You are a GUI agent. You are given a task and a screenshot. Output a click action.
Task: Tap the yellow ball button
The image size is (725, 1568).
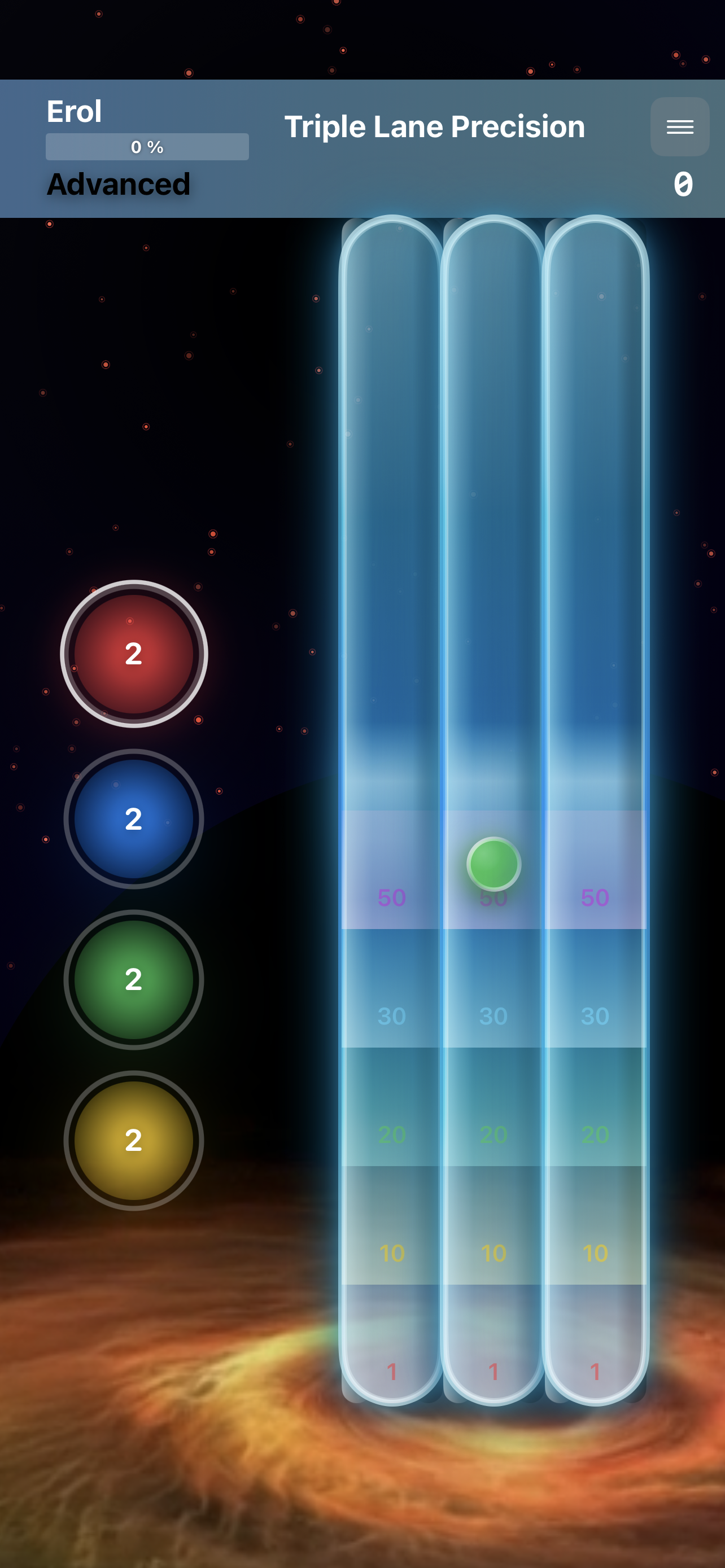click(134, 1140)
